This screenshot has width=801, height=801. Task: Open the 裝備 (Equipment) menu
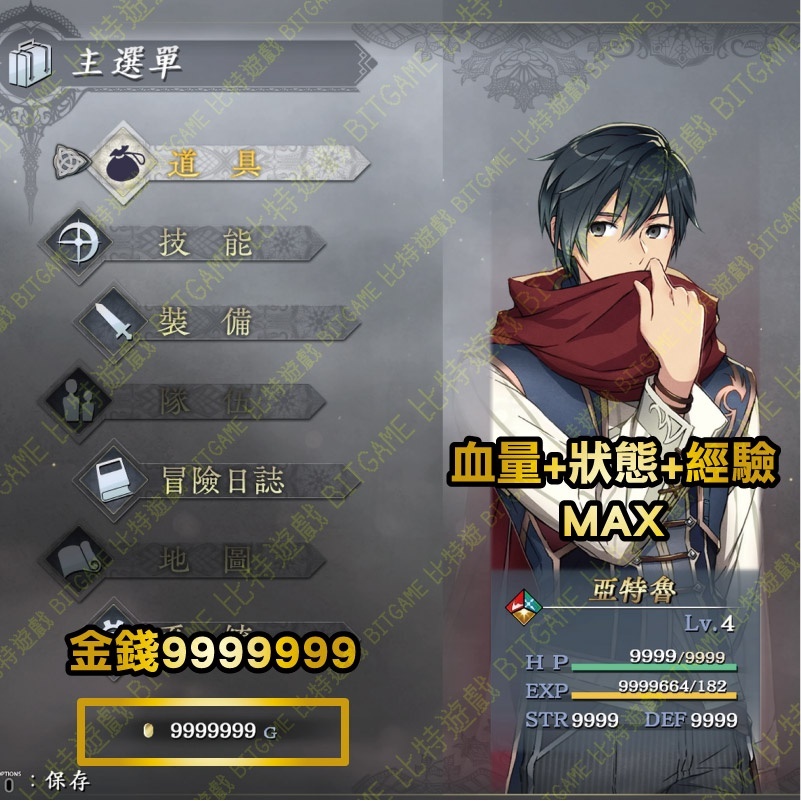[x=205, y=322]
